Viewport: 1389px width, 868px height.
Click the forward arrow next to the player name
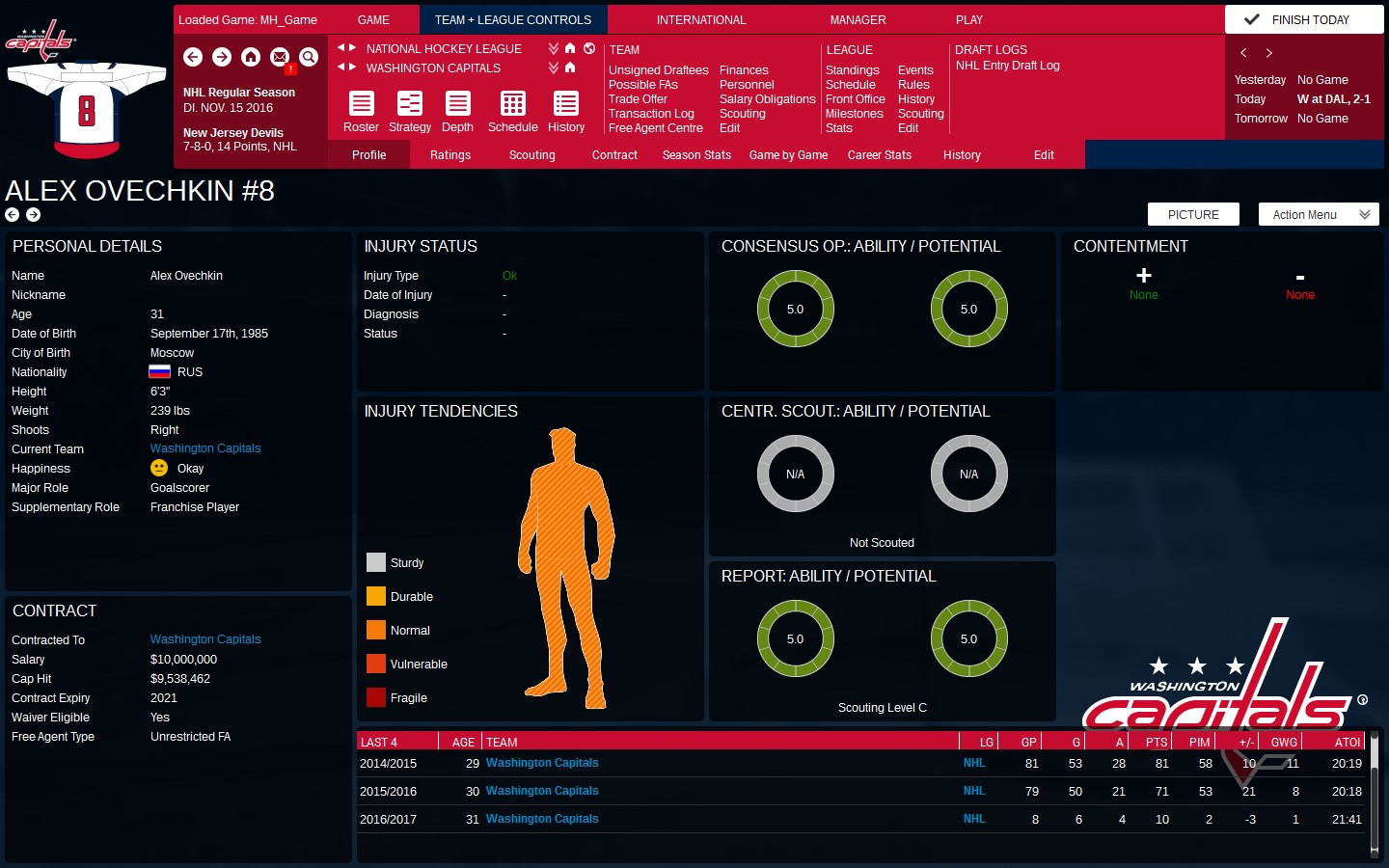pos(31,215)
